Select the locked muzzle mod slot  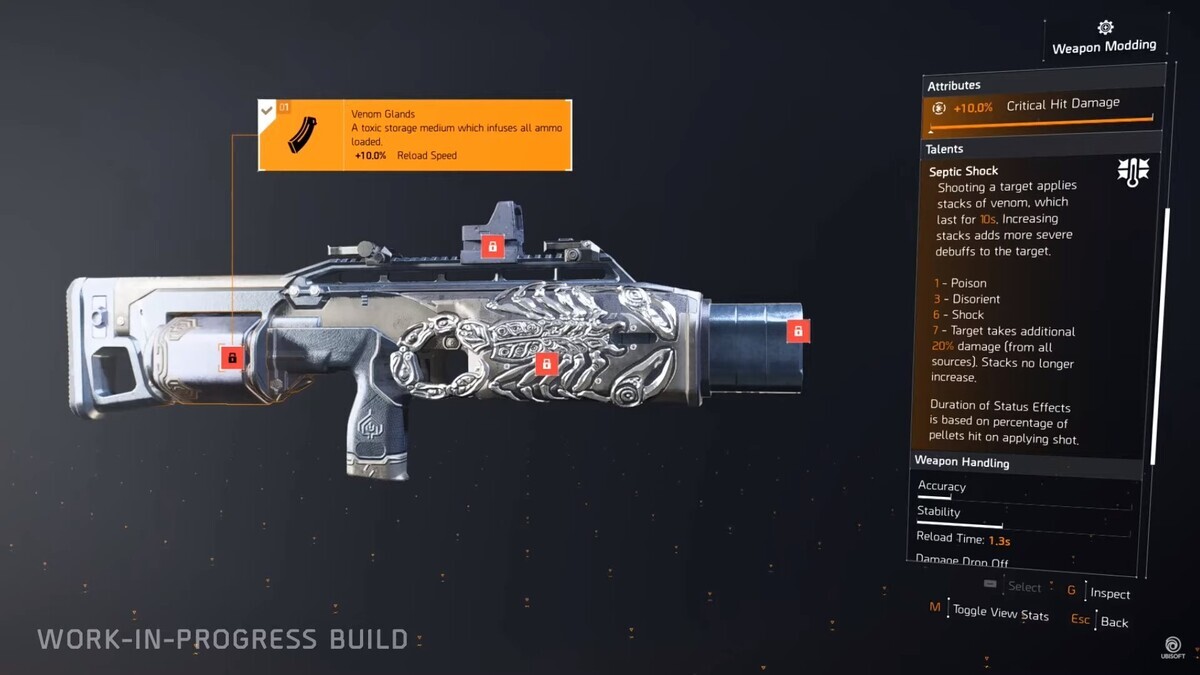[797, 331]
